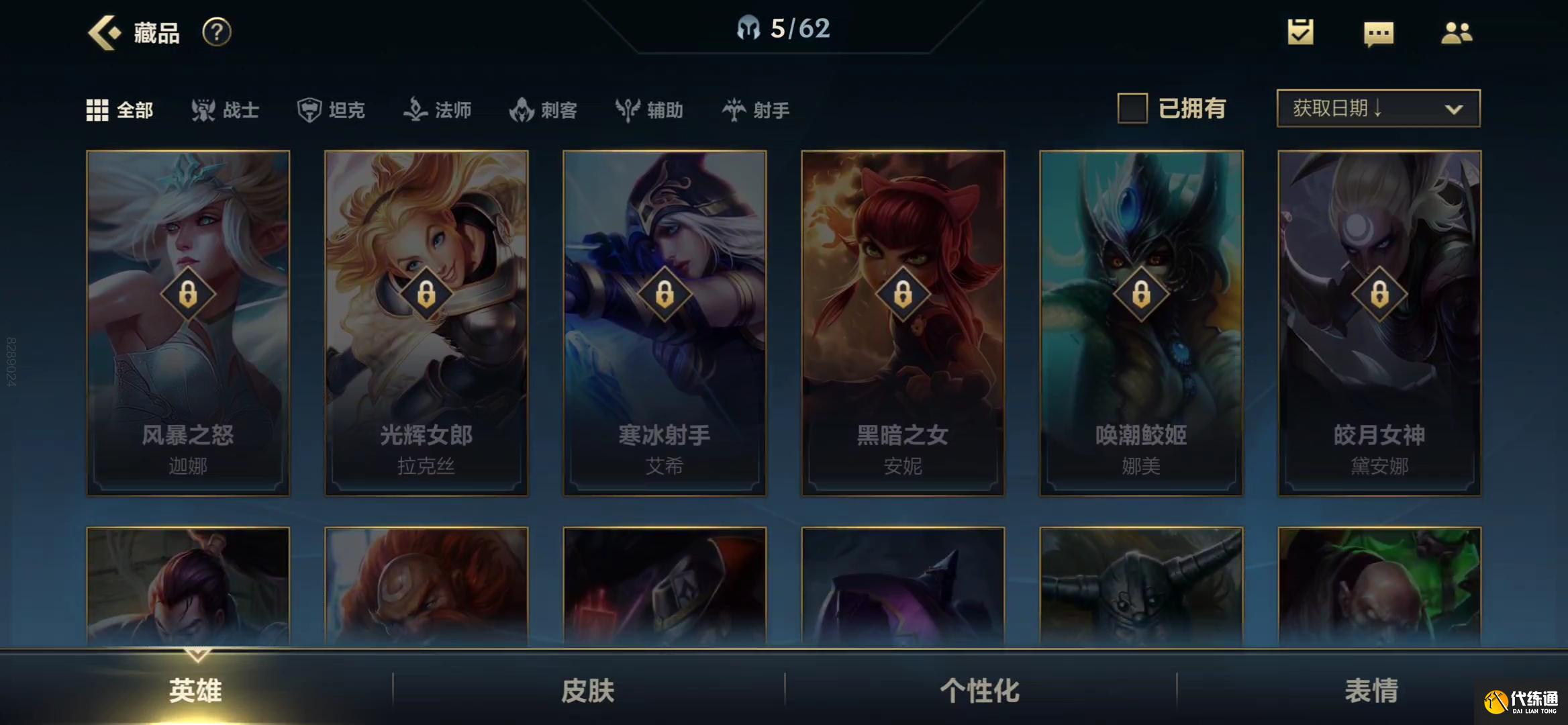Select the 射手 (Marksman) role filter icon
Viewport: 1568px width, 725px height.
[x=734, y=109]
